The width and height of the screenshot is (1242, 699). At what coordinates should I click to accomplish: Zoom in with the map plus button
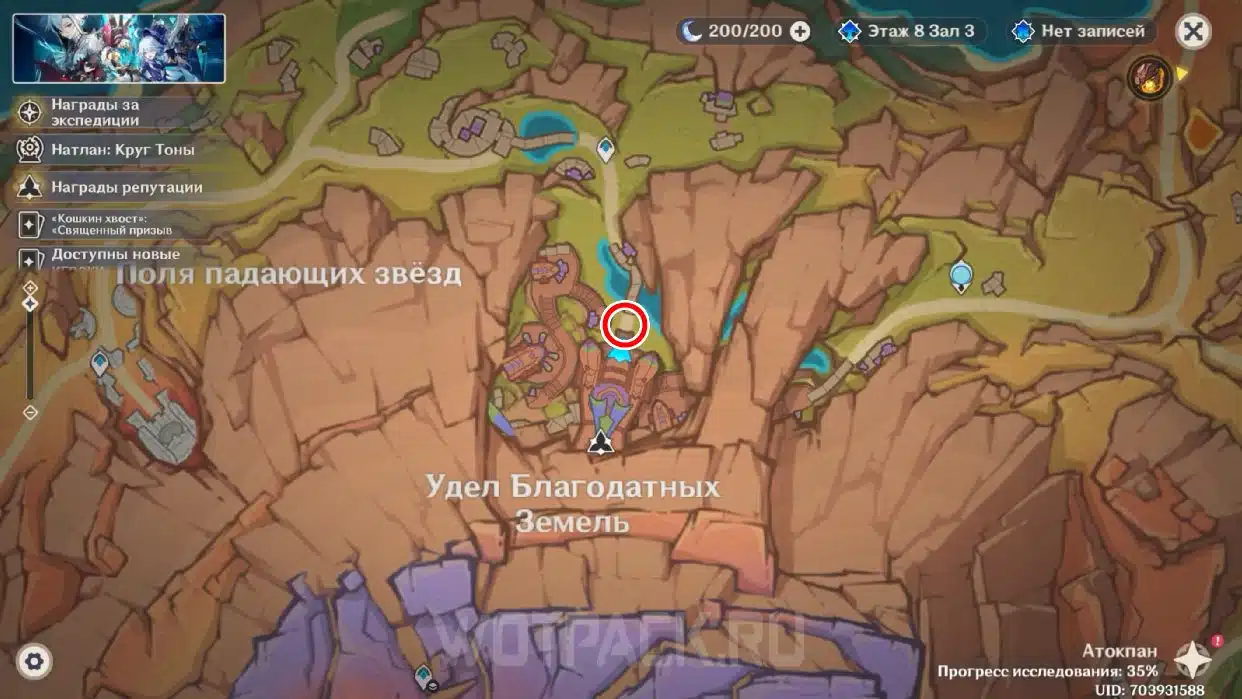click(x=30, y=288)
